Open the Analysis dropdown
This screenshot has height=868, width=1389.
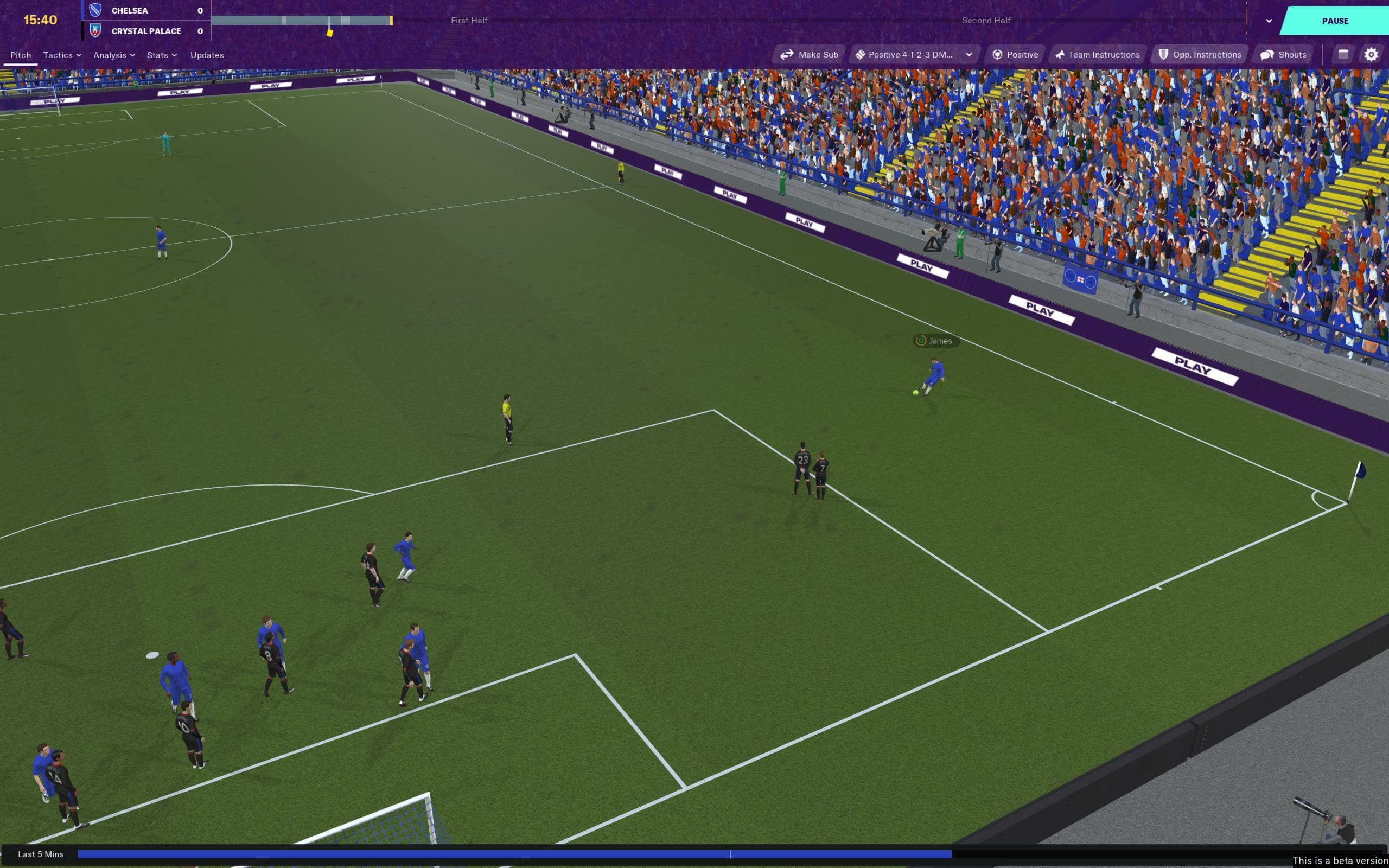[113, 55]
